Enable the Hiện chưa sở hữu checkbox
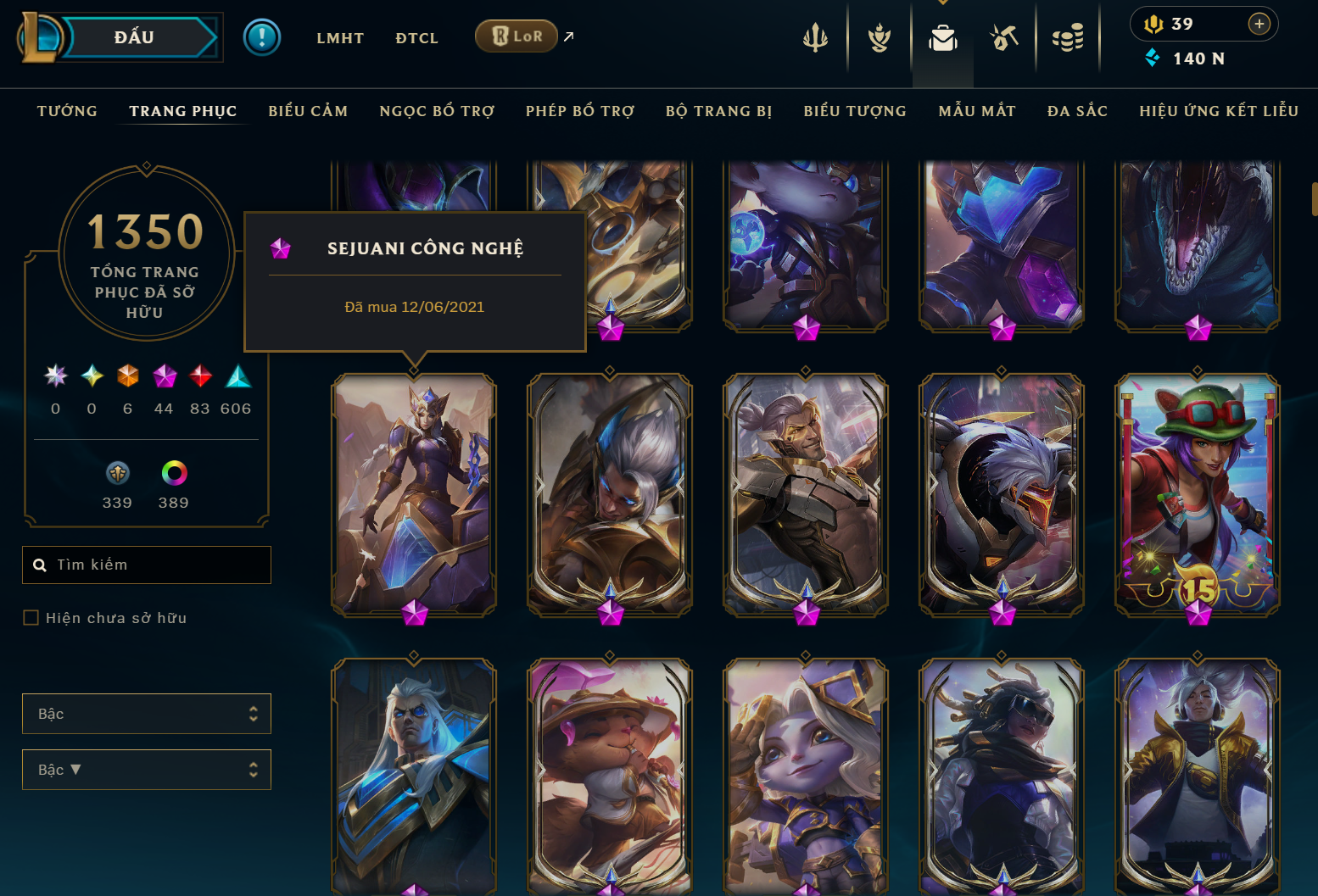The image size is (1318, 896). (30, 617)
